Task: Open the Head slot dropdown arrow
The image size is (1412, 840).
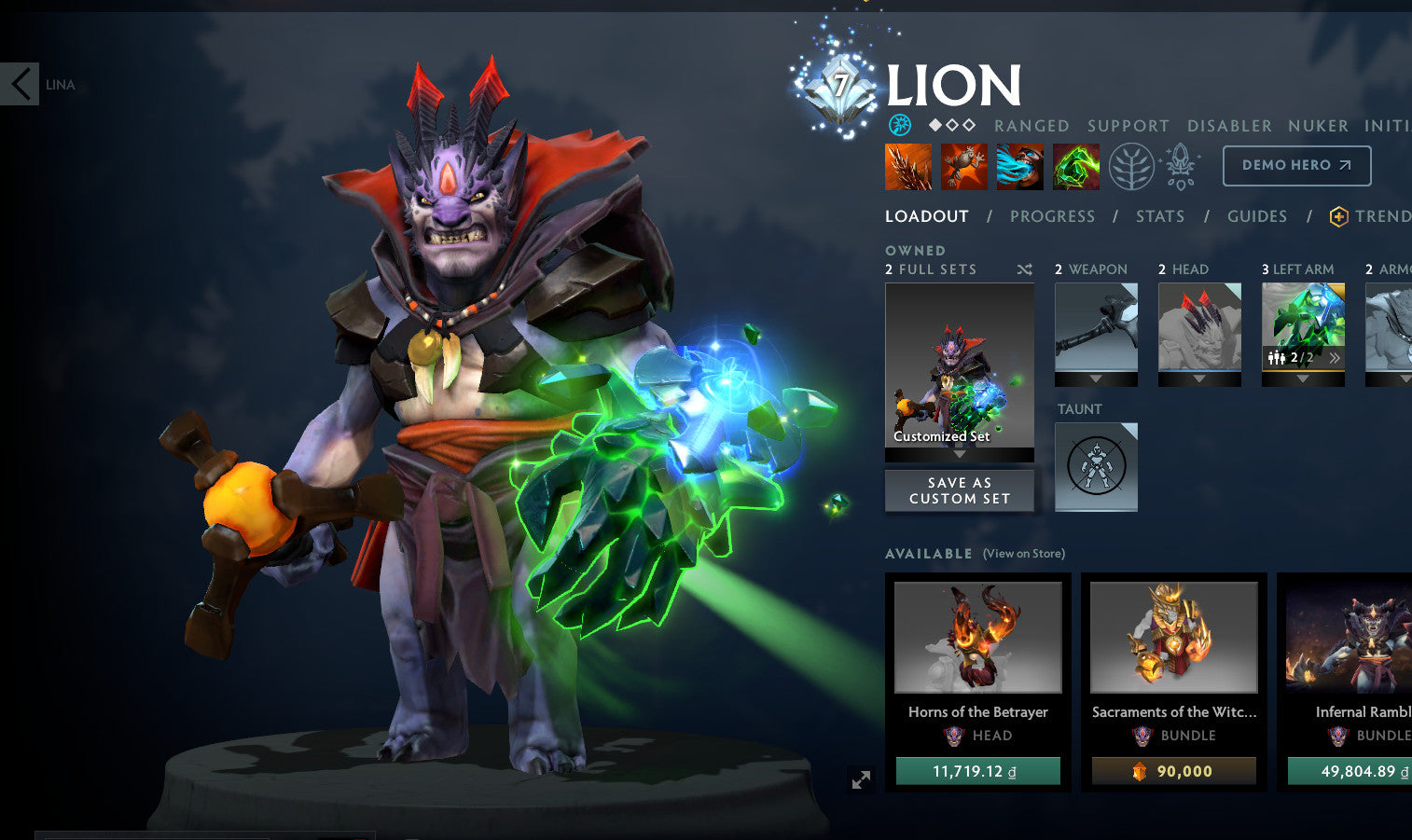Action: 1199,380
